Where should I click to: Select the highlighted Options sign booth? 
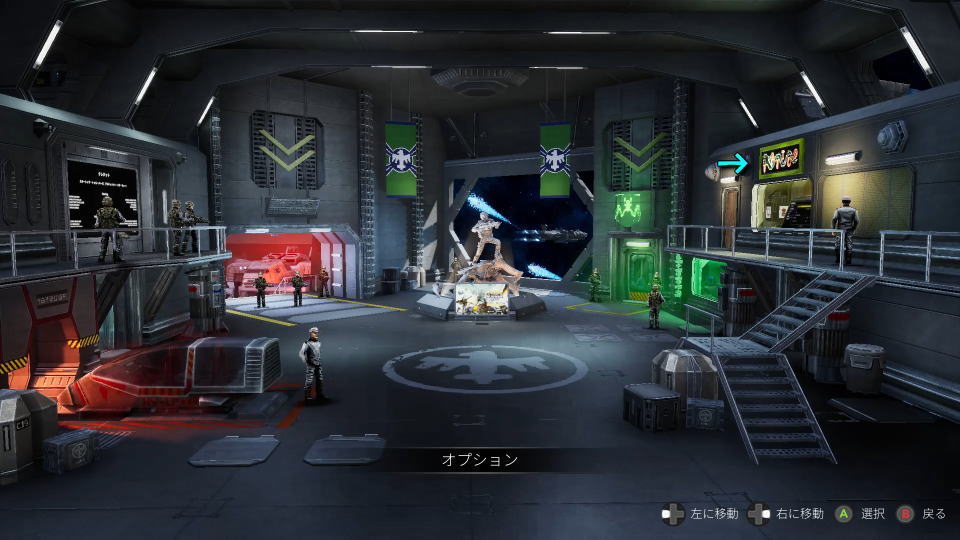point(780,160)
